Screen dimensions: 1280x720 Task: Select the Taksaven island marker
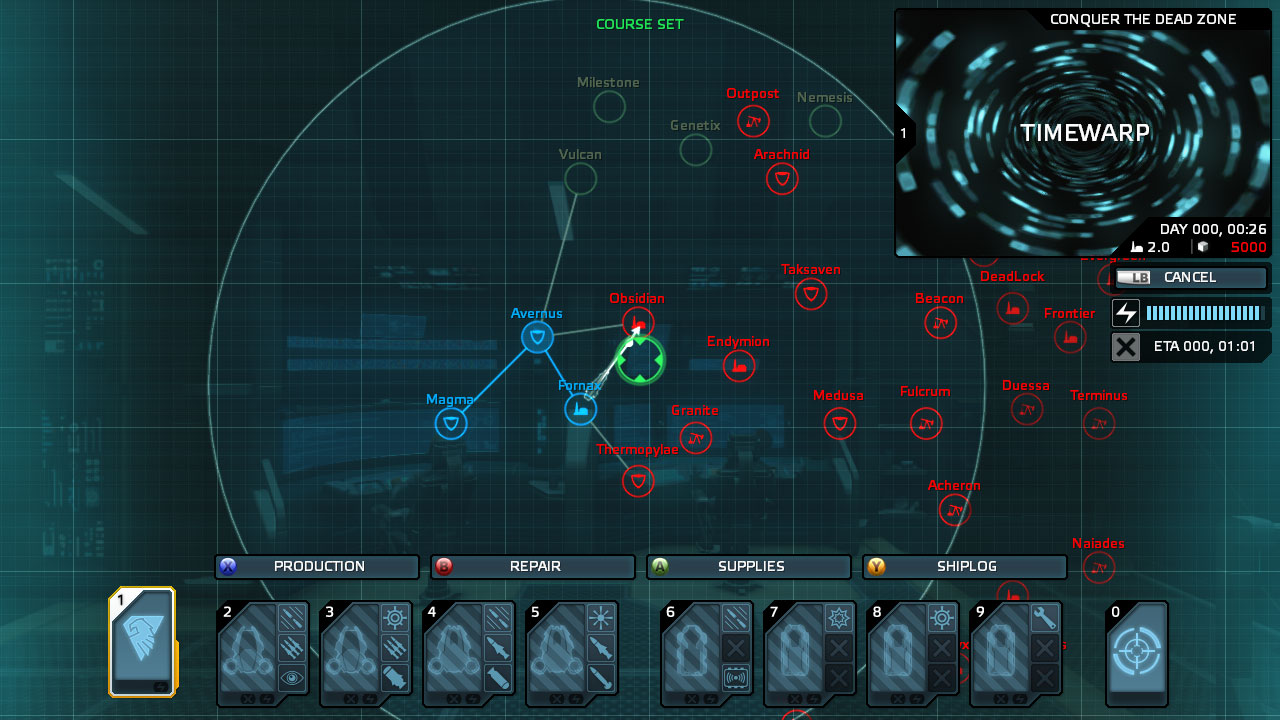coord(811,294)
